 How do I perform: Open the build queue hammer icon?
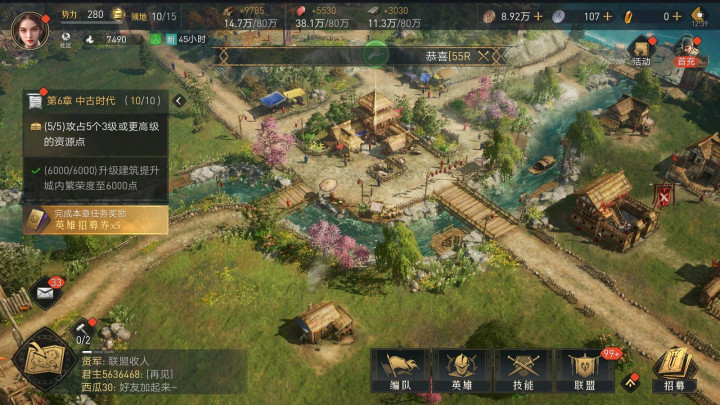pyautogui.click(x=84, y=328)
